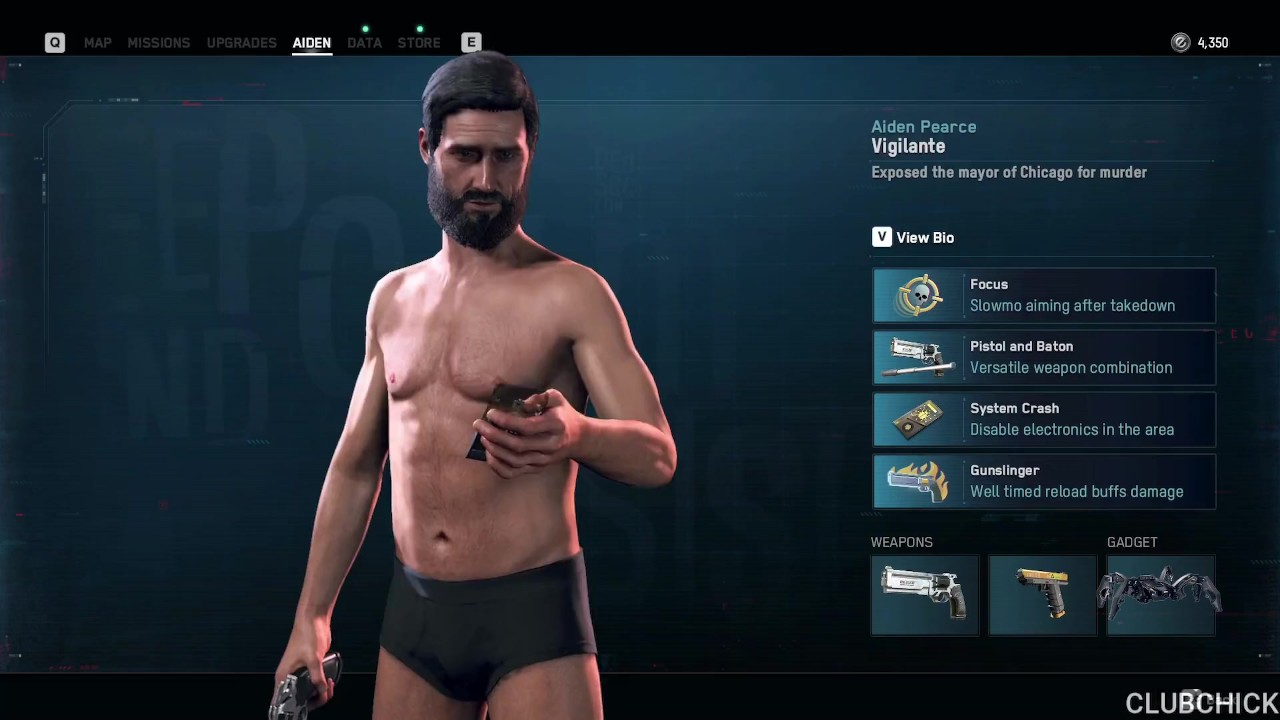View Aiden Pearce's bio
1280x720 pixels.
[912, 237]
